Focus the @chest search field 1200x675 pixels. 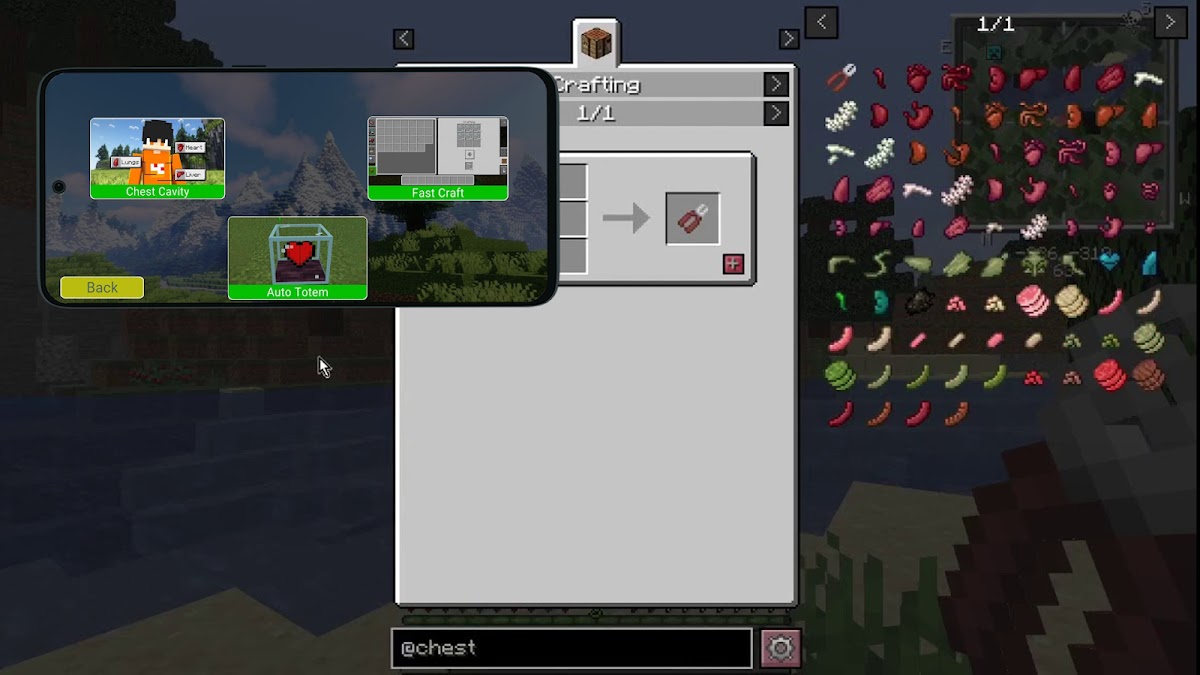(571, 648)
